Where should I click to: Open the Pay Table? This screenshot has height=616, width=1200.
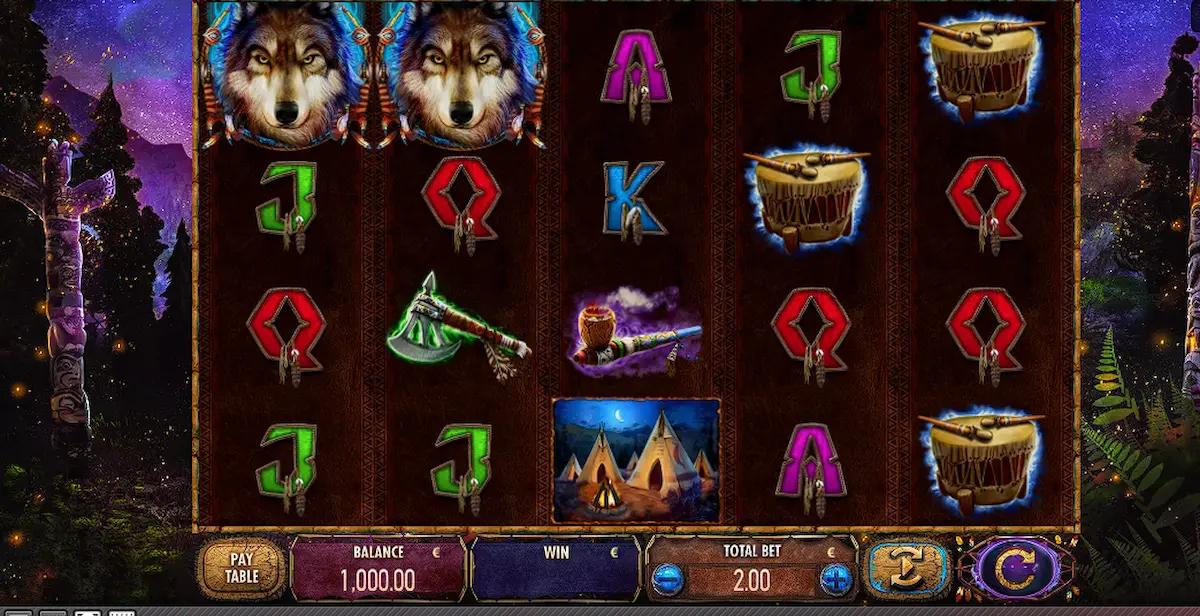(242, 568)
